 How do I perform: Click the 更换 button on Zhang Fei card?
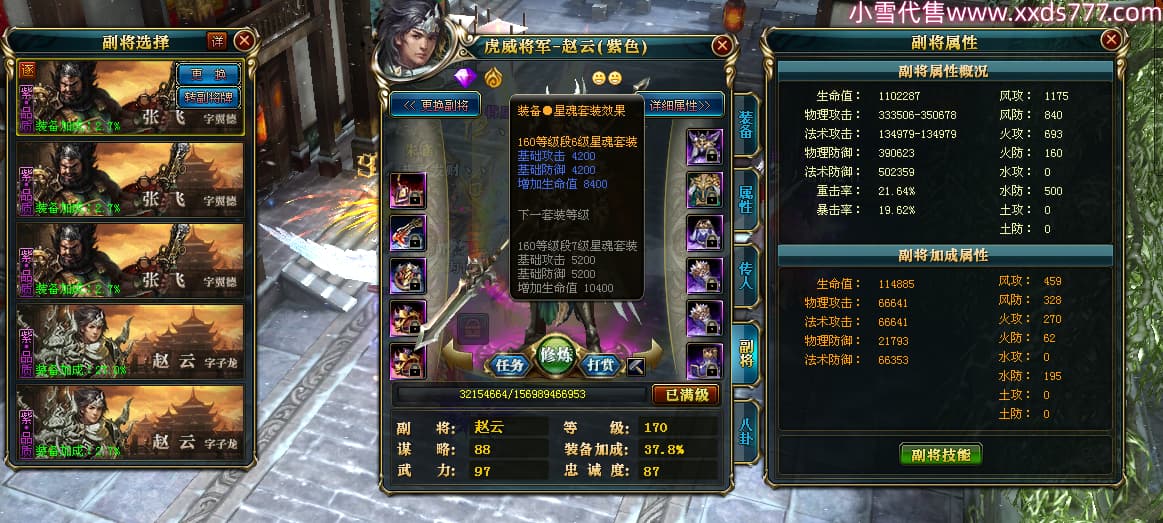[209, 74]
